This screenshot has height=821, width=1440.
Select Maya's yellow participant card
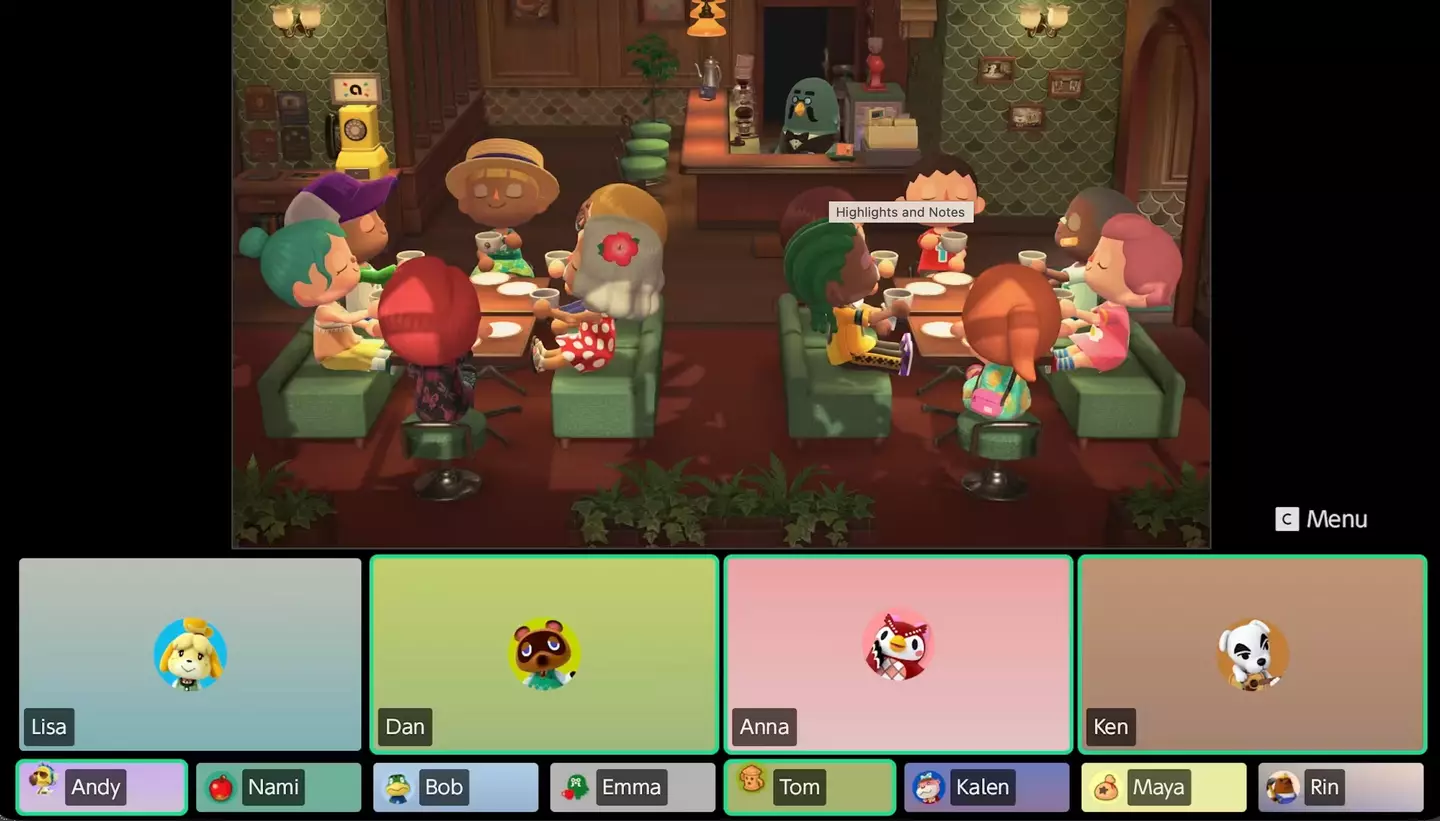click(x=1163, y=787)
